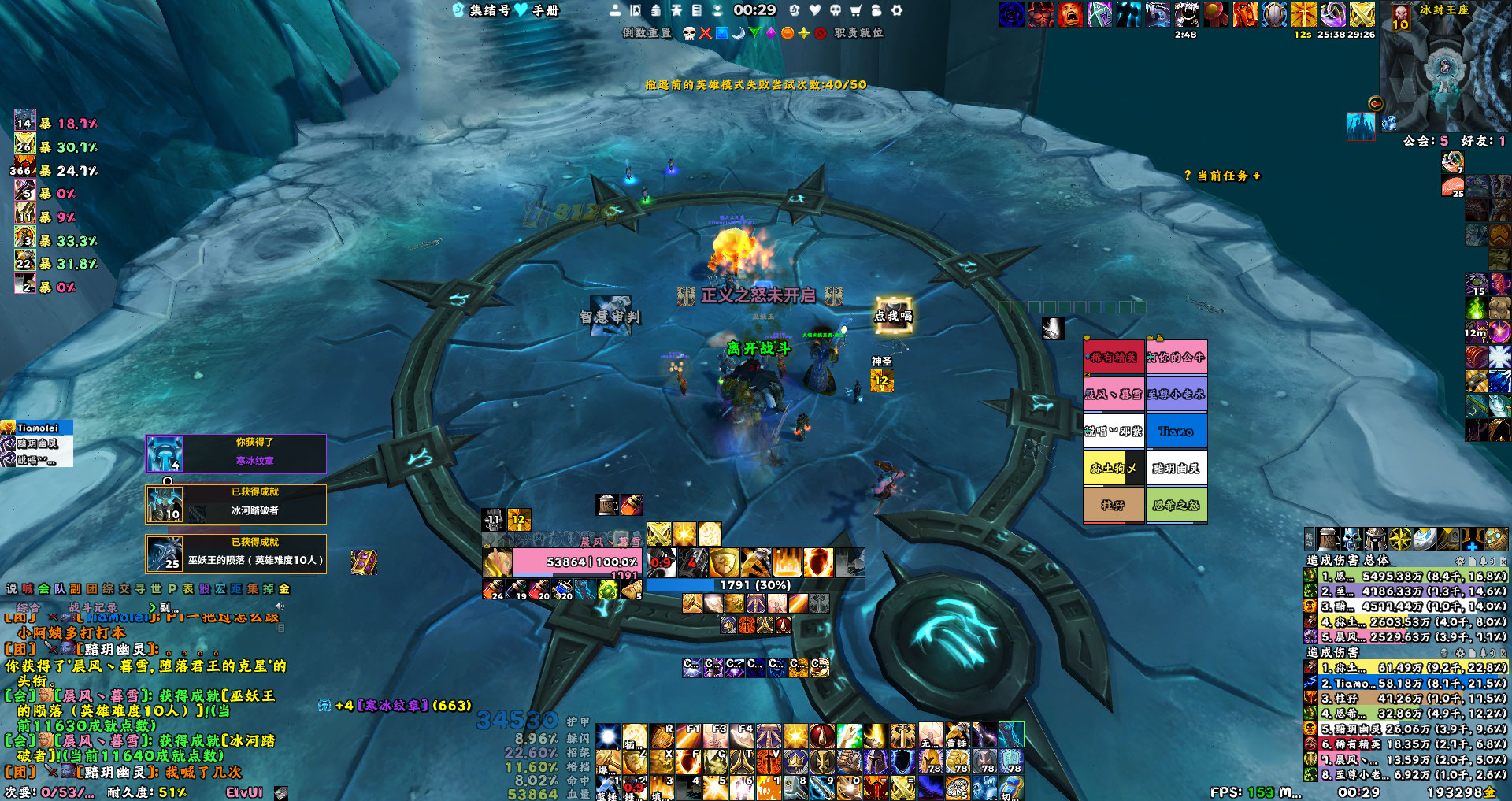Switch to the 综合 general chat tab
The image size is (1512, 801).
[28, 607]
